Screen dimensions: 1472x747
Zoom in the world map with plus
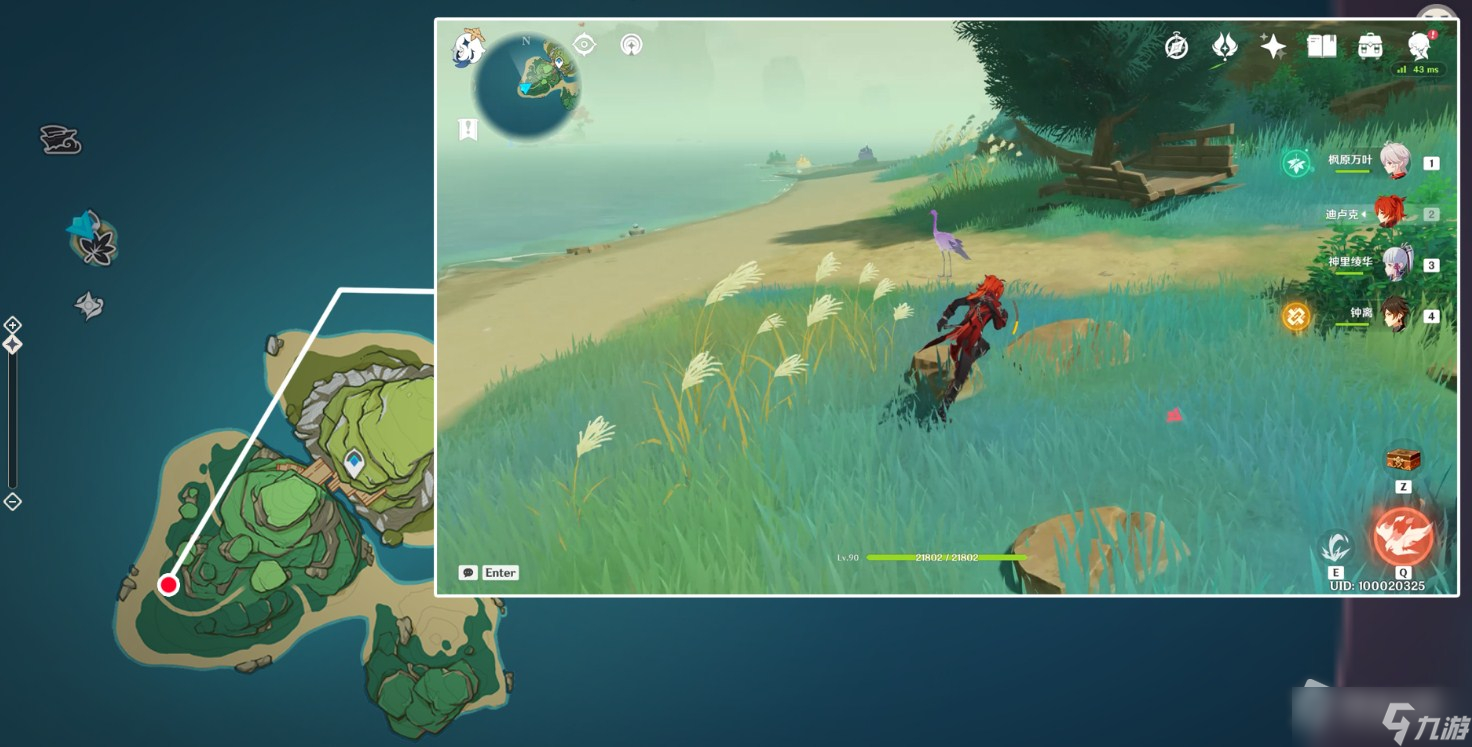click(x=12, y=325)
